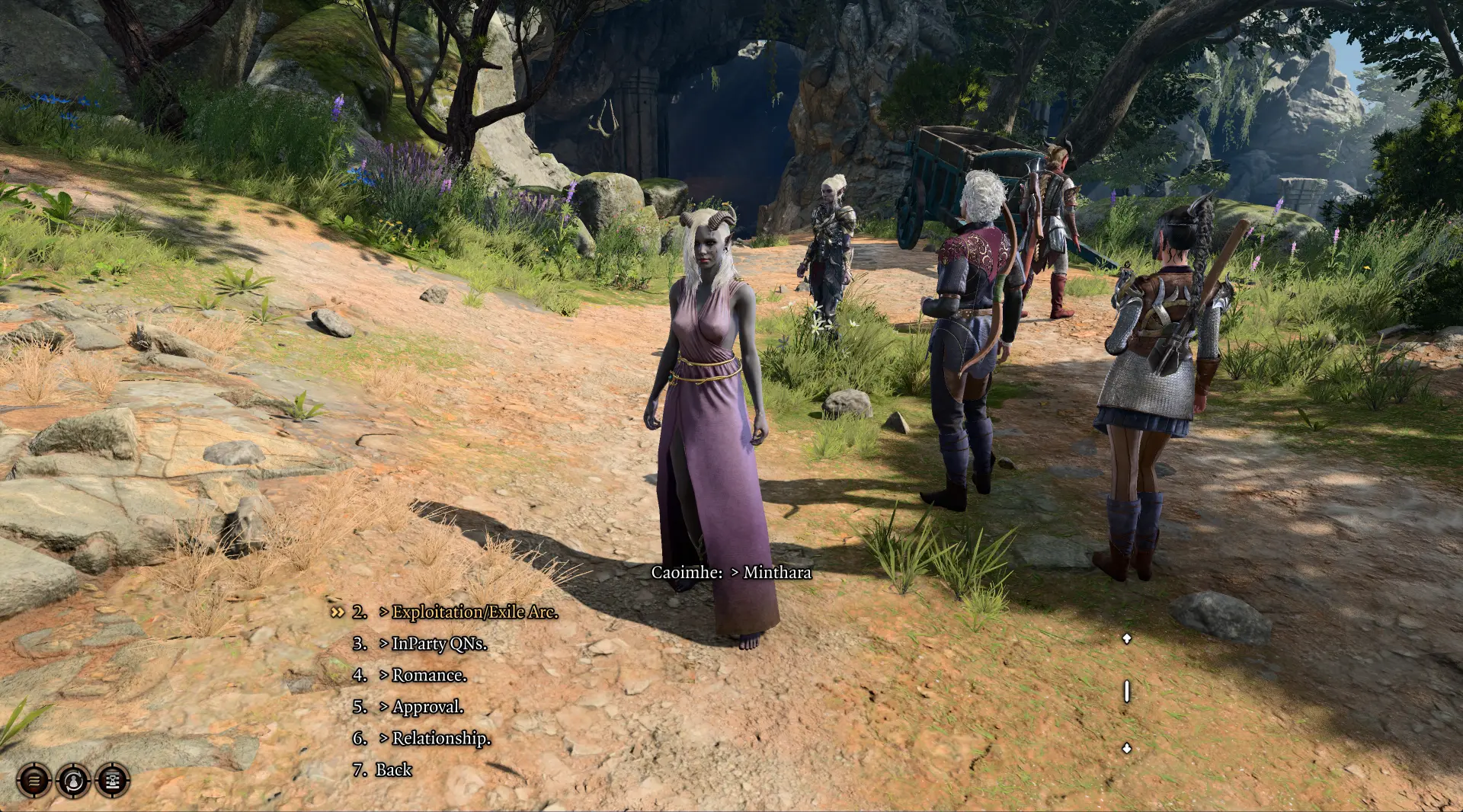
Task: Choose the Relationship dialogue option
Action: pyautogui.click(x=440, y=739)
